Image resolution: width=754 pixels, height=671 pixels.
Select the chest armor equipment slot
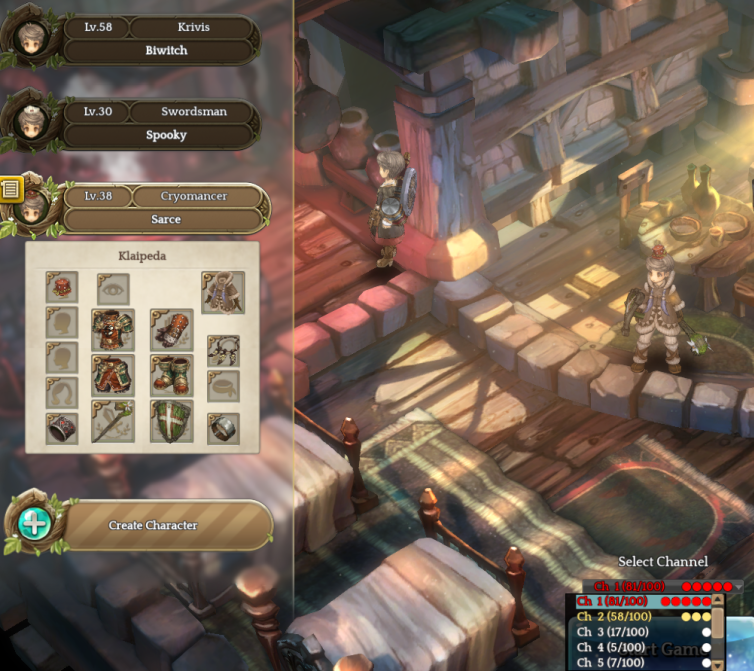click(113, 329)
